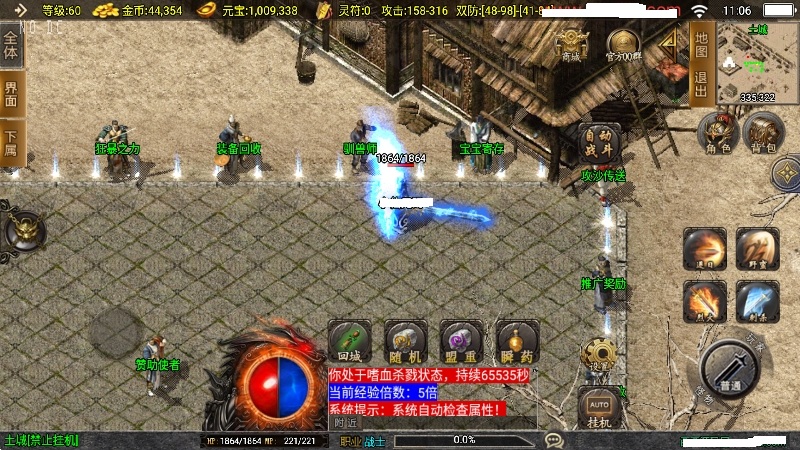The width and height of the screenshot is (800, 450).
Task: Select the 全体 side tab
Action: coord(12,46)
